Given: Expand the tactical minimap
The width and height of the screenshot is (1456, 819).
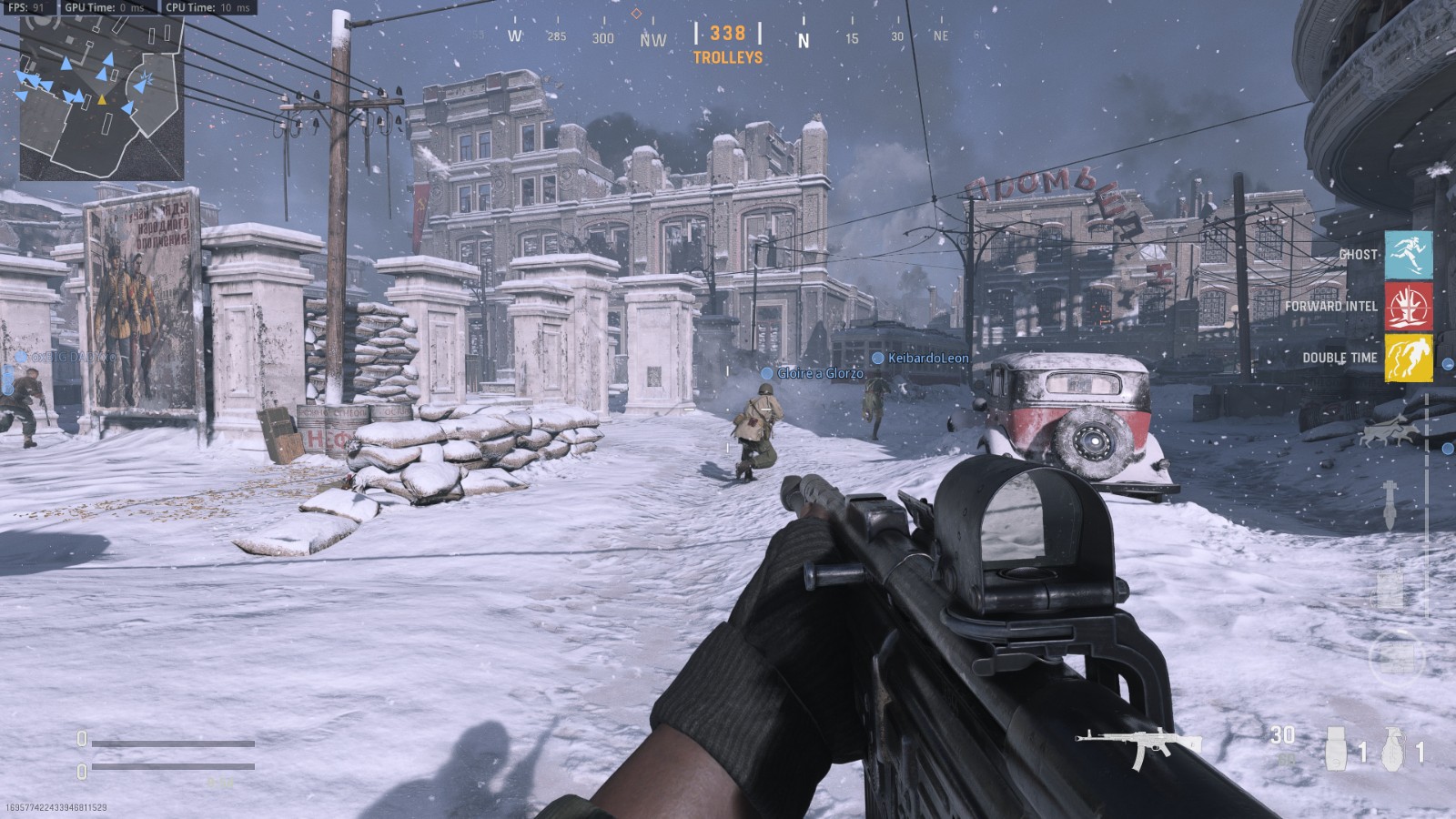Looking at the screenshot, I should click(x=102, y=98).
